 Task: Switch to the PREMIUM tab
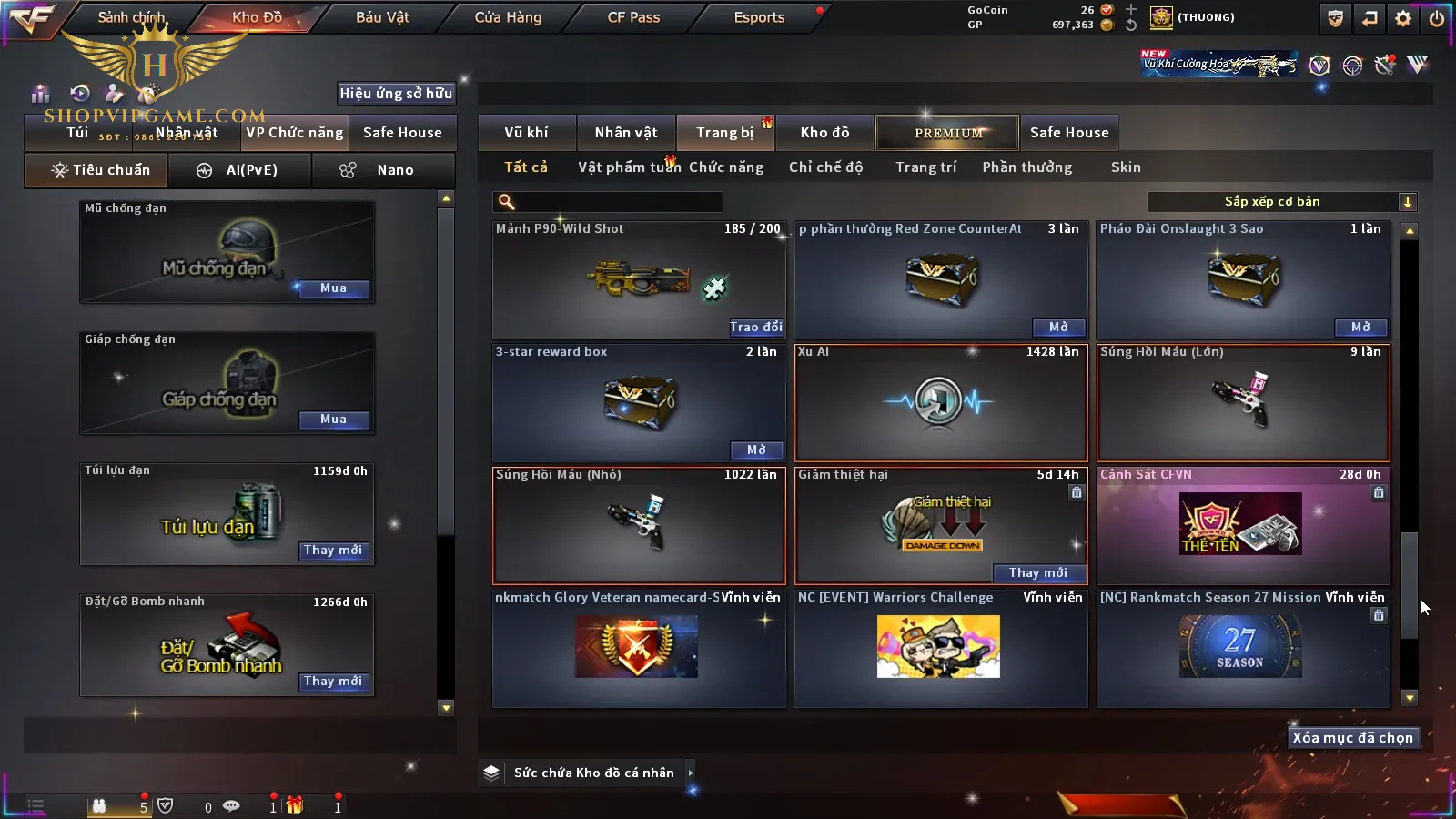[947, 133]
